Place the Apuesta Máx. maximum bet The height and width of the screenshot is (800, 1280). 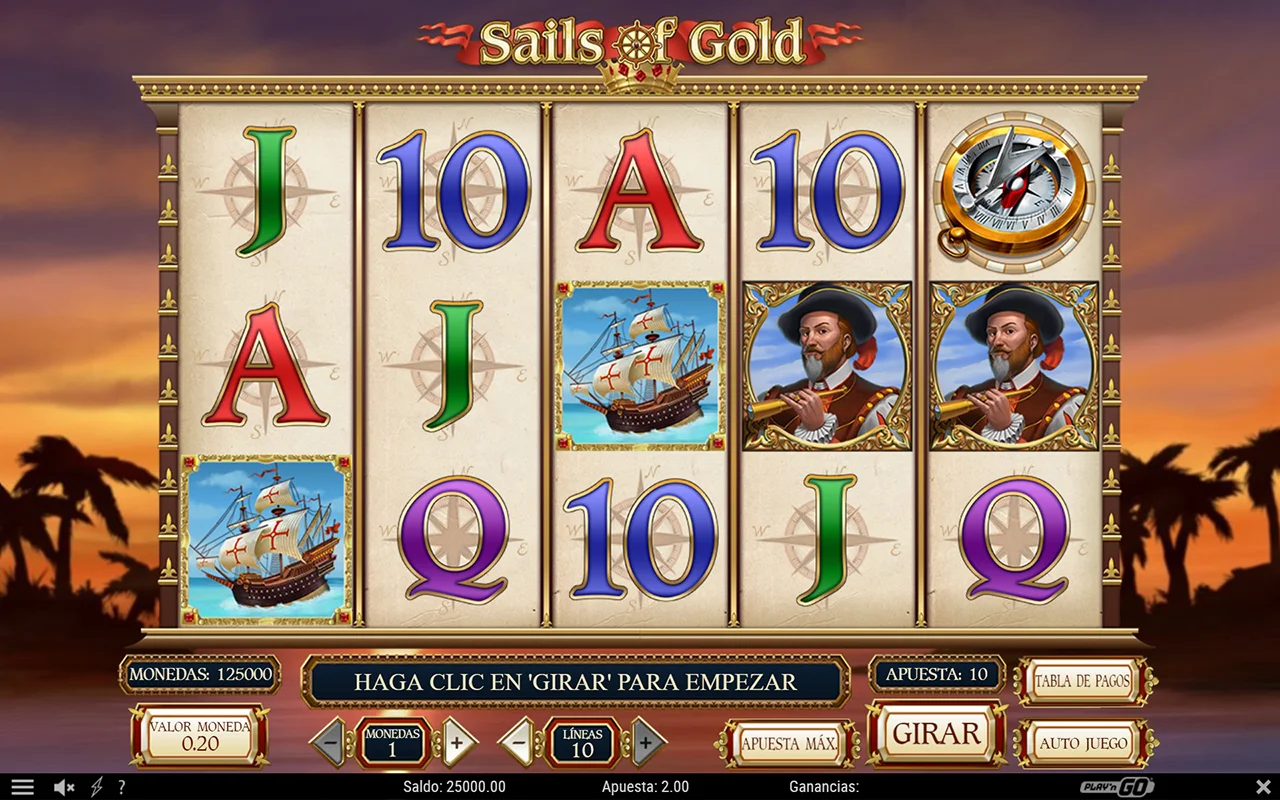click(788, 743)
